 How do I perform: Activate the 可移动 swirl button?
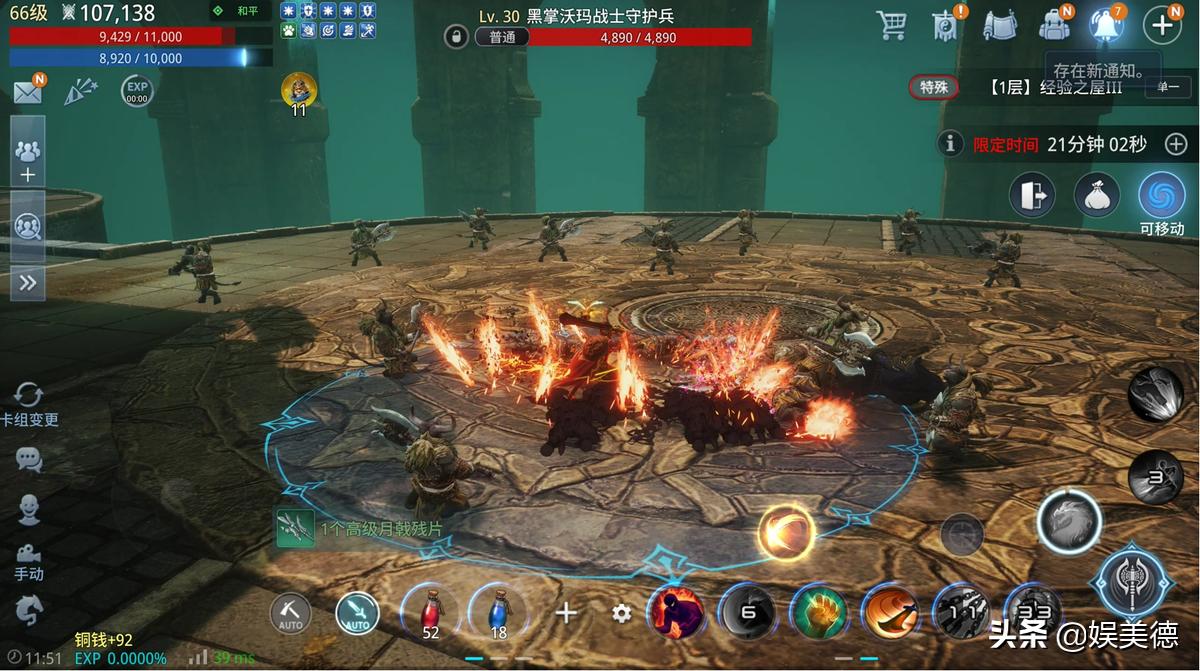click(x=1161, y=196)
